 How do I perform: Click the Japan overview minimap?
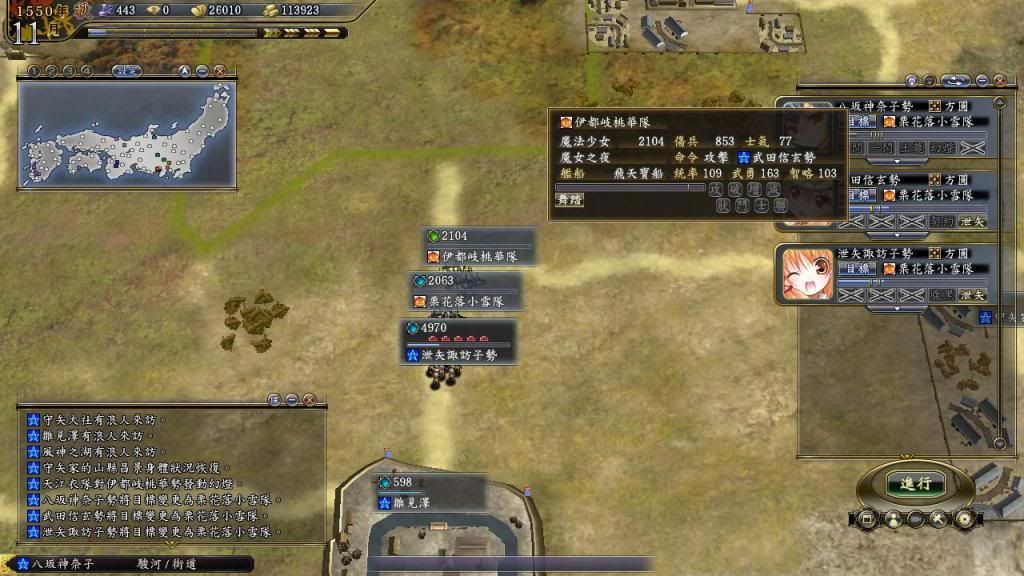pyautogui.click(x=127, y=133)
